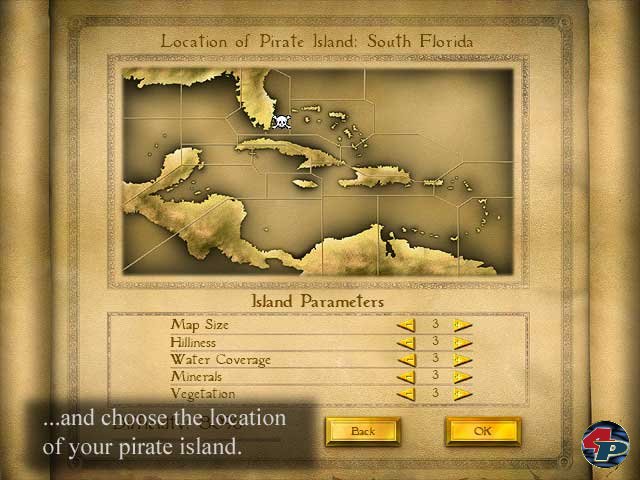Increase the Water Coverage value
Screen dimensions: 640x480
(x=462, y=359)
